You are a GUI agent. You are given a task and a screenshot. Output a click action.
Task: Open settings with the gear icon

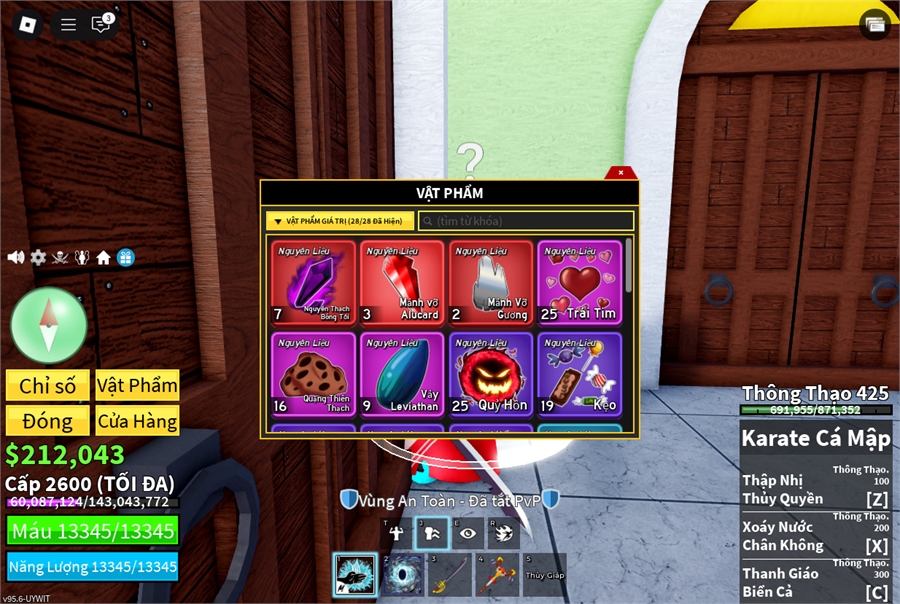[x=38, y=258]
